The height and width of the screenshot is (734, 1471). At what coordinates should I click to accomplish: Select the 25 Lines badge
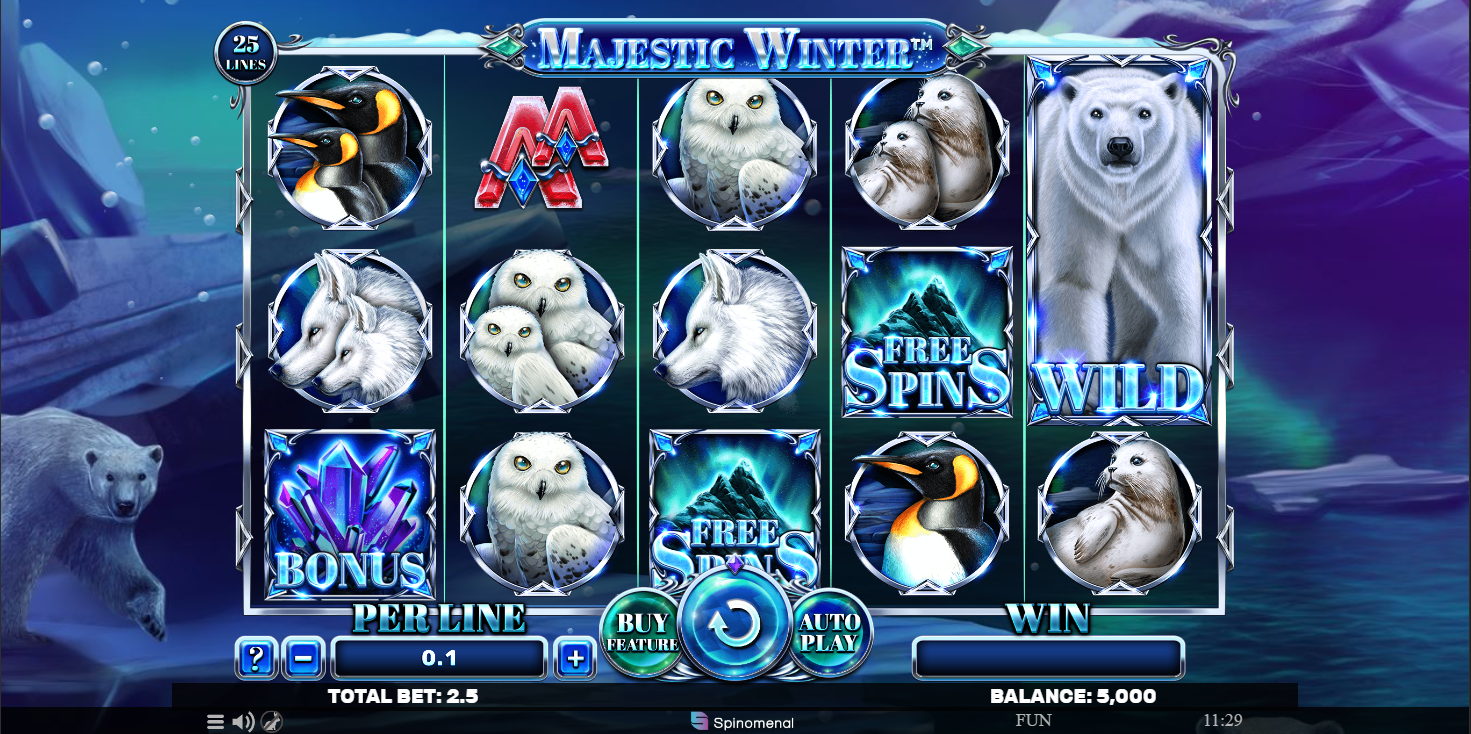[246, 53]
